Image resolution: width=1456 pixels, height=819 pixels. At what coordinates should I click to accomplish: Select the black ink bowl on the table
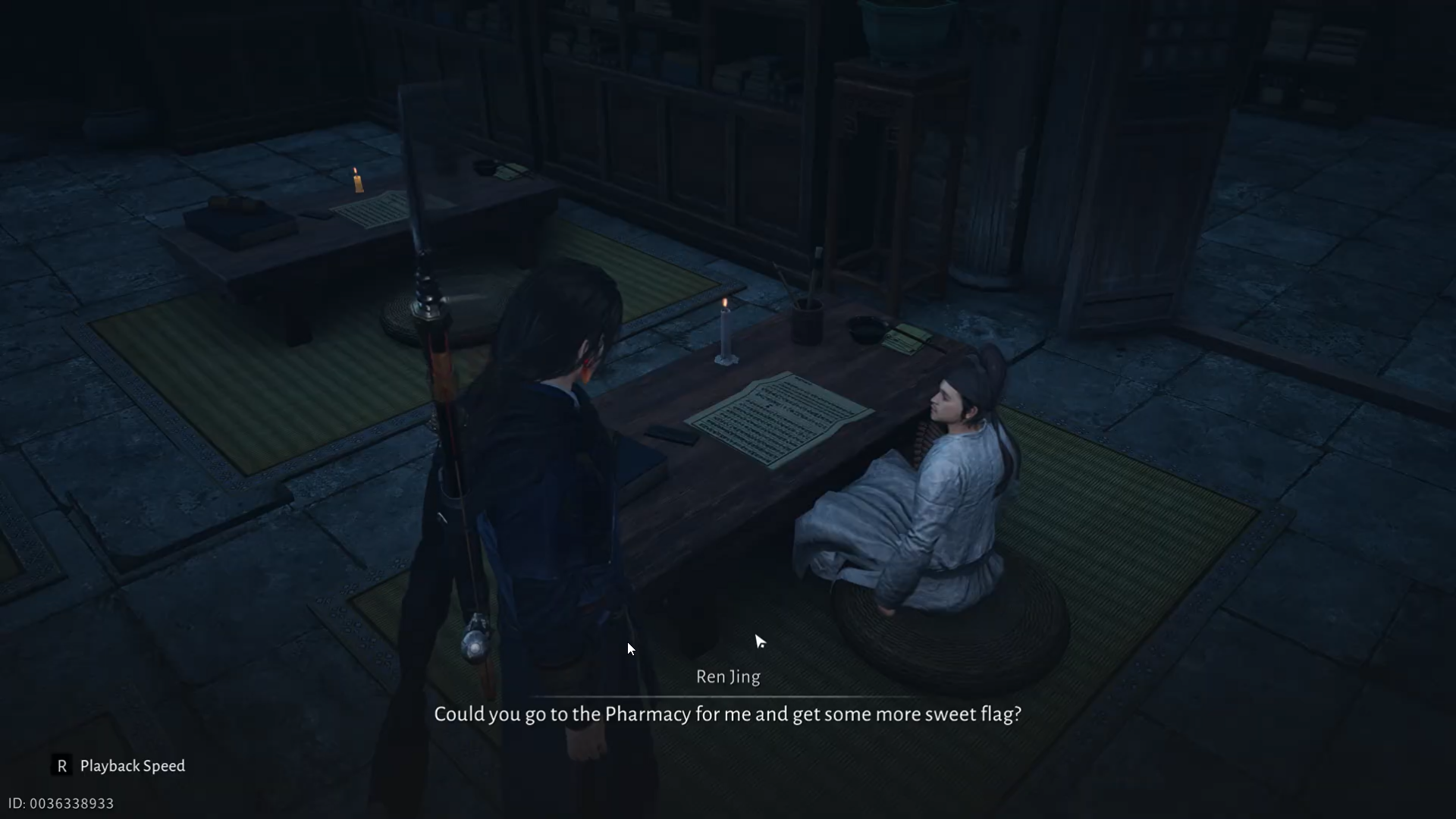pyautogui.click(x=864, y=331)
